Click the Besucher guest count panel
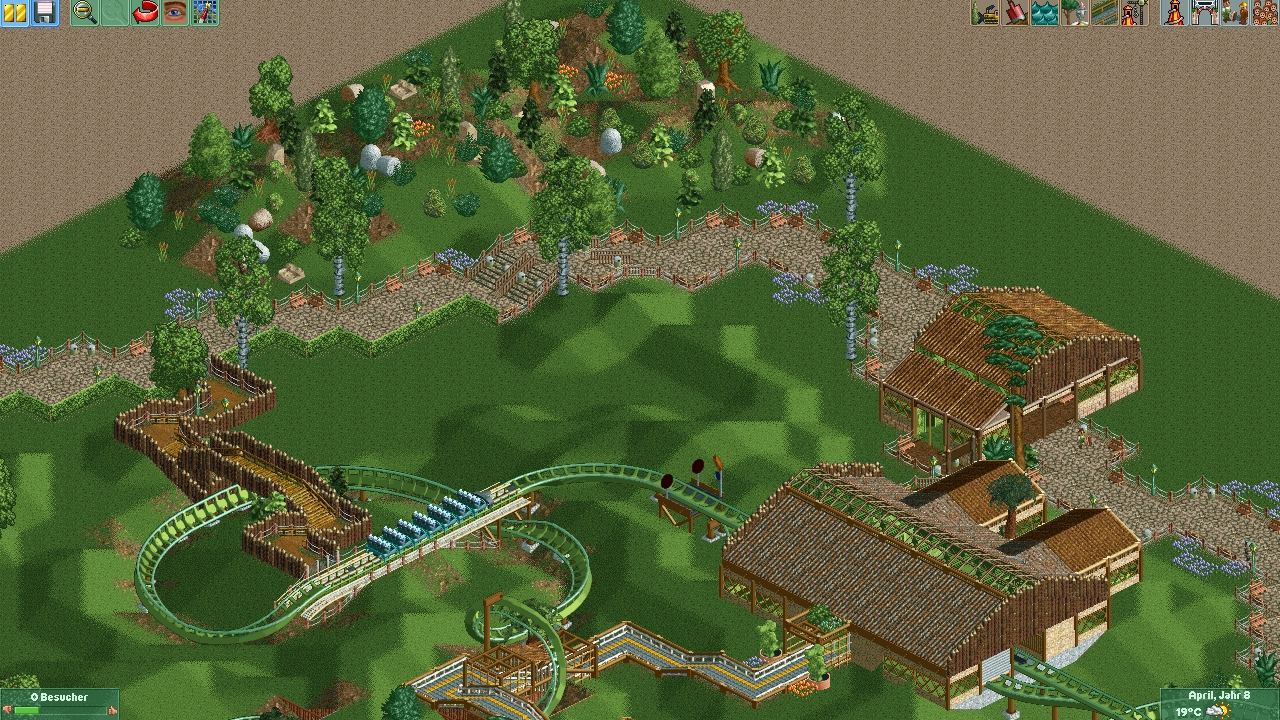The image size is (1280, 720). click(x=59, y=704)
